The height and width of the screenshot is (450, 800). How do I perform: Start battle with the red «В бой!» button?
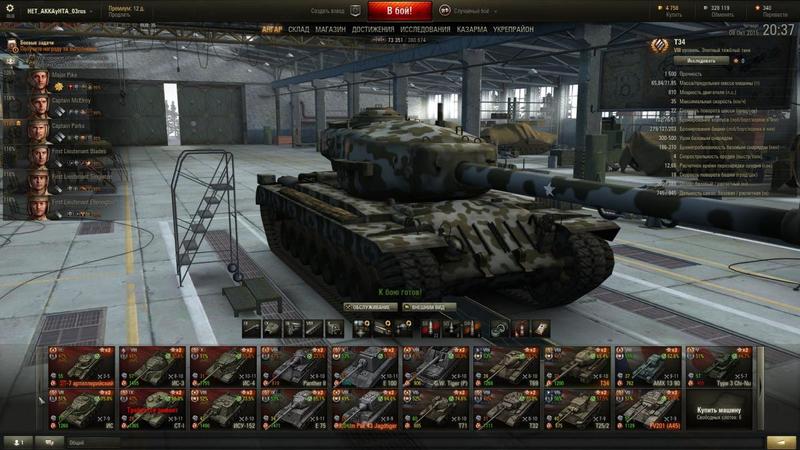[x=400, y=11]
